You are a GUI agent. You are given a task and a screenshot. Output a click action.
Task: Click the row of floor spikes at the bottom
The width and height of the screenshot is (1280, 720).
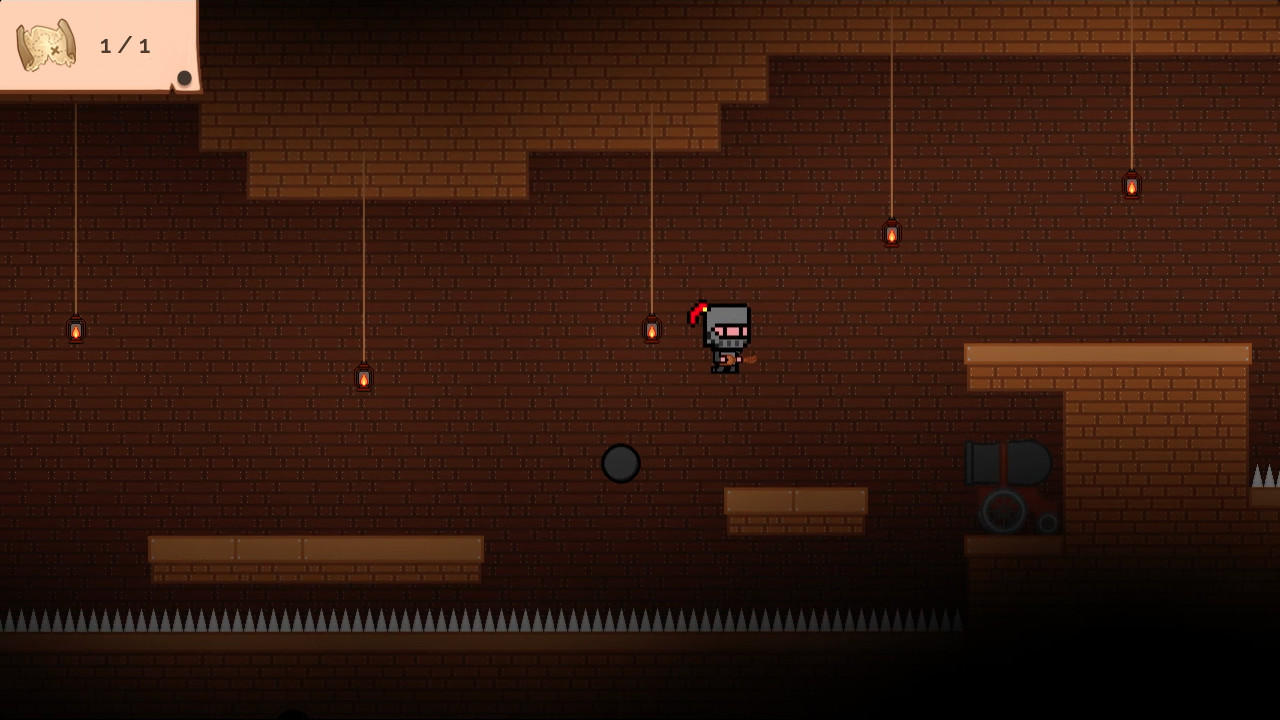coord(480,620)
